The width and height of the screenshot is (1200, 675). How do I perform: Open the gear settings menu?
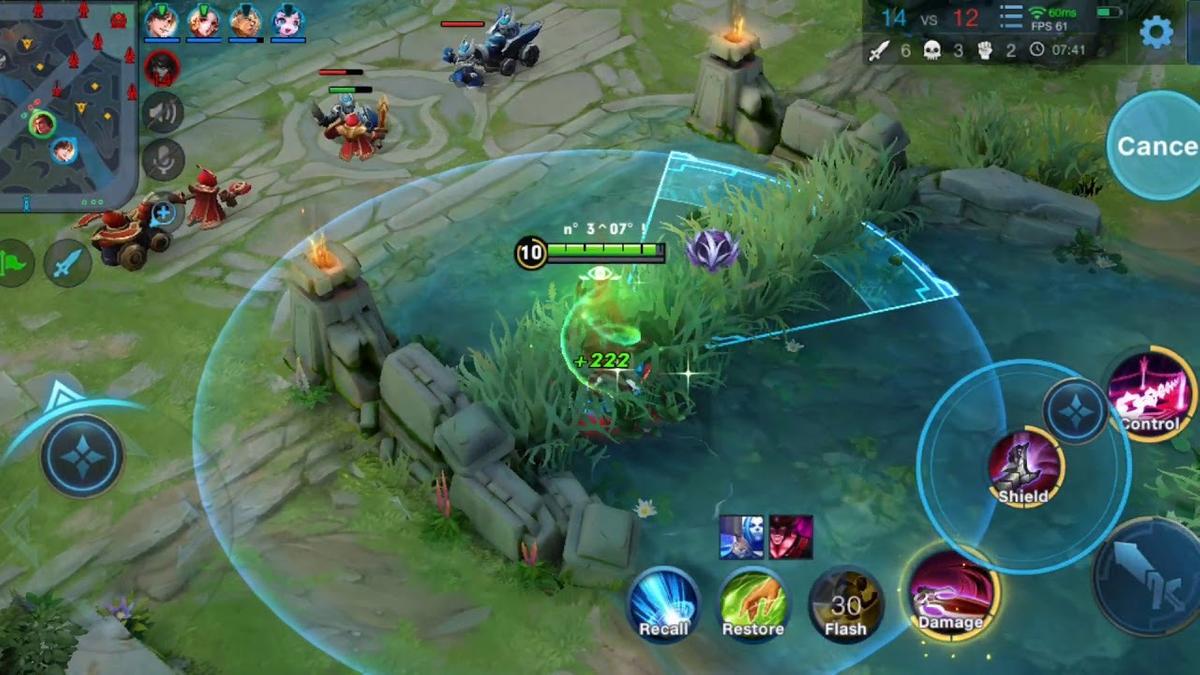pyautogui.click(x=1157, y=32)
